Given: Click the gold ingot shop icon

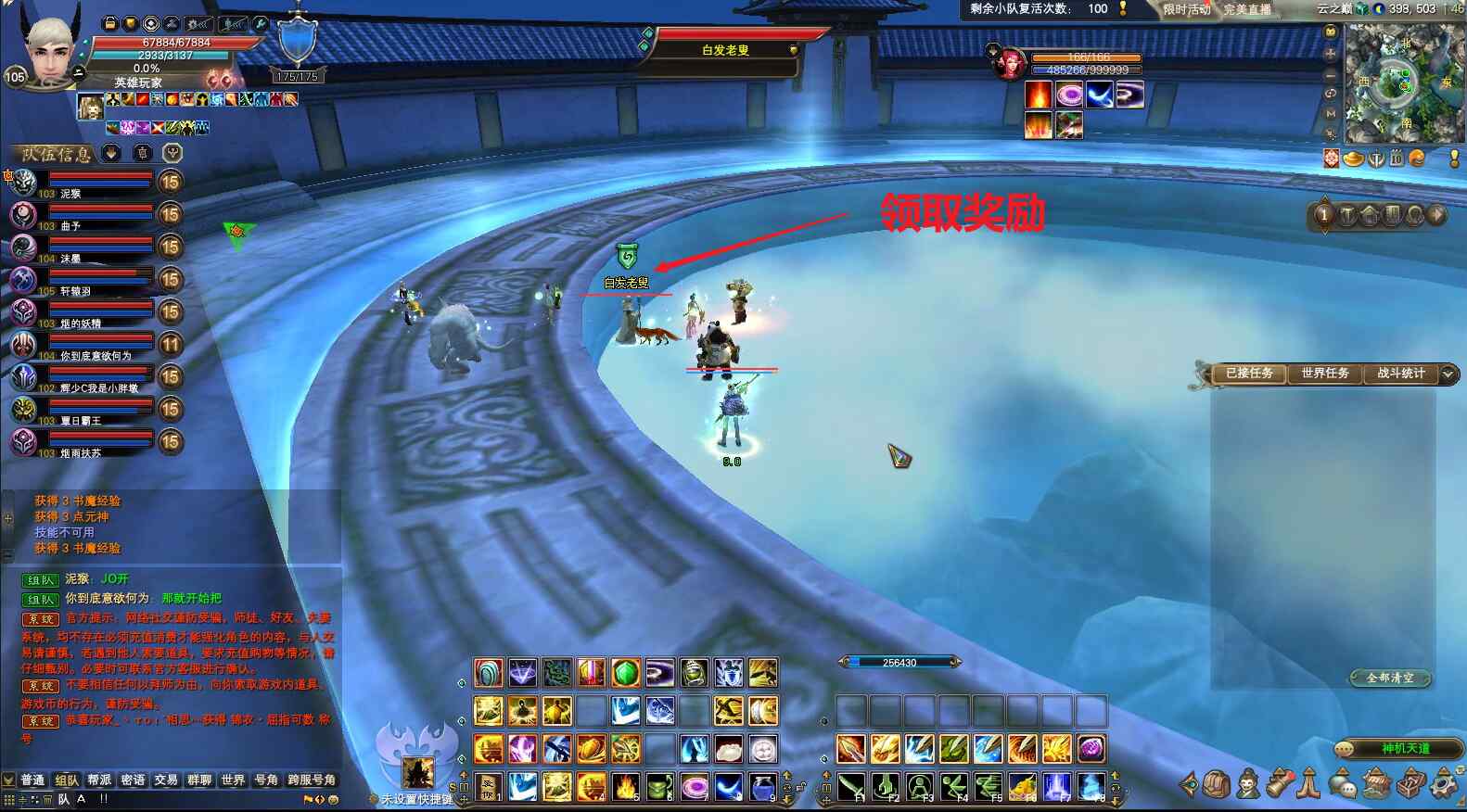Looking at the screenshot, I should pyautogui.click(x=1354, y=159).
